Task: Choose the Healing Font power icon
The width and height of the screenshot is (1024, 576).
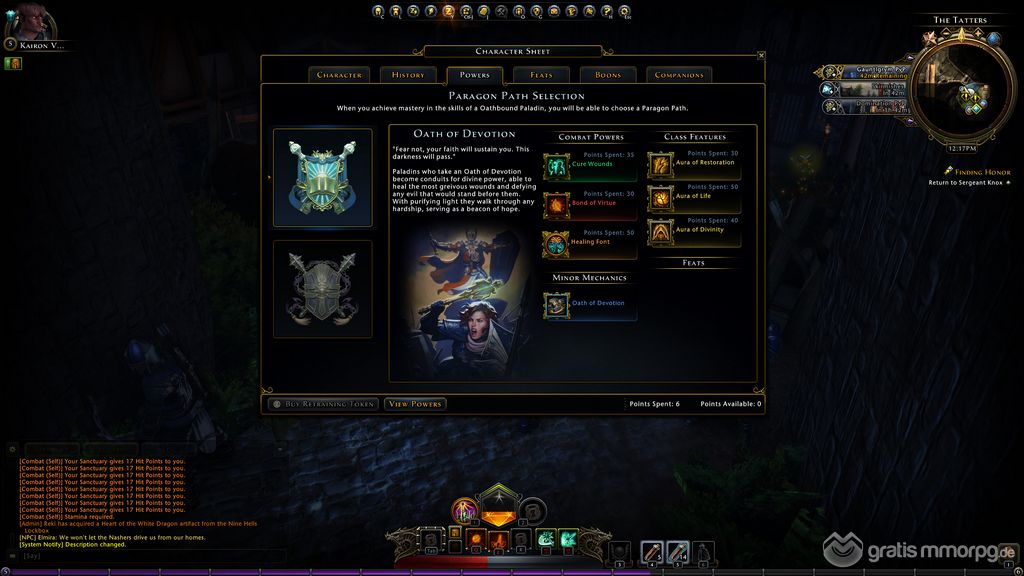Action: 556,244
